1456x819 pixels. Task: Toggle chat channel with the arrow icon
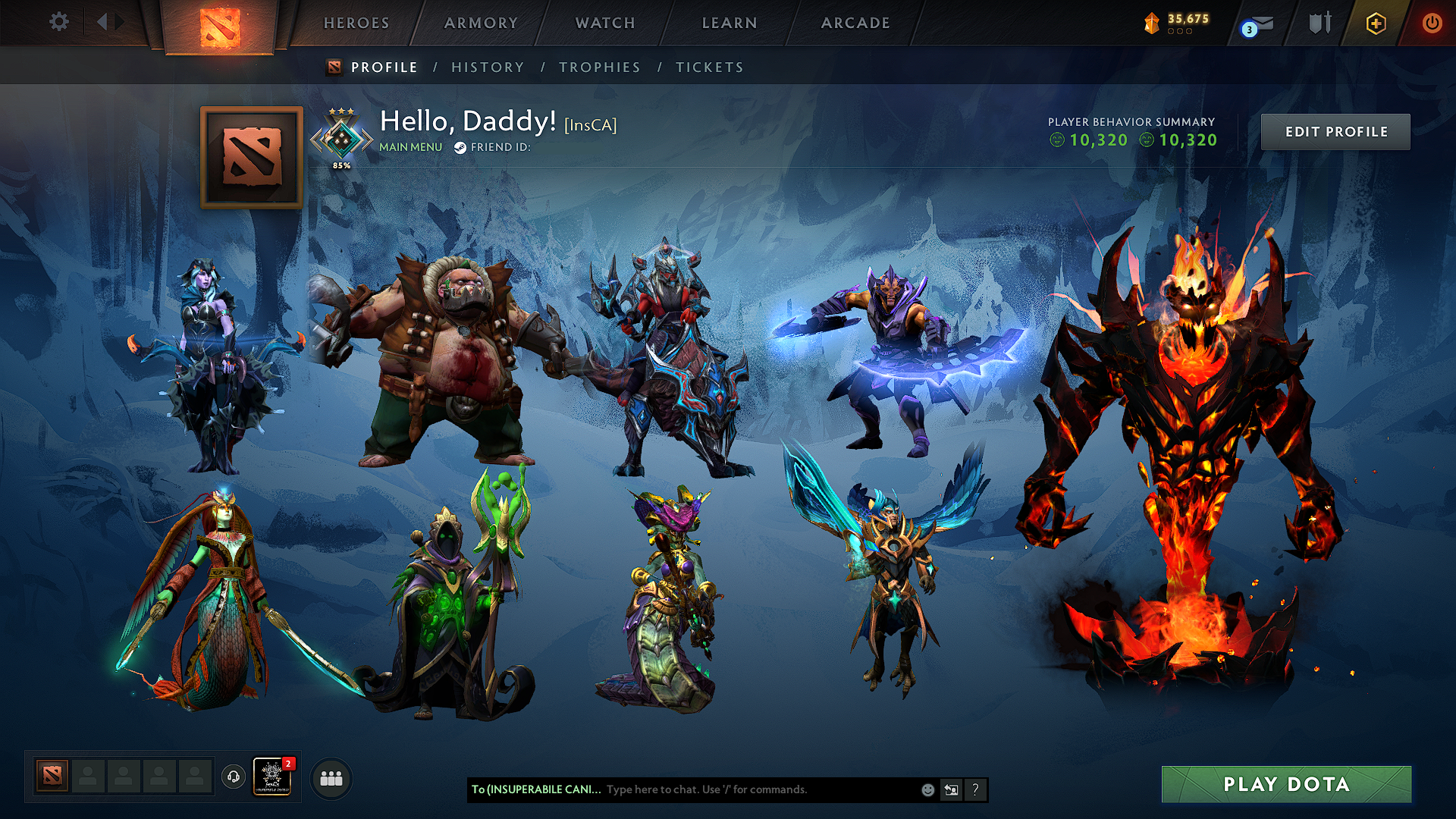(950, 789)
